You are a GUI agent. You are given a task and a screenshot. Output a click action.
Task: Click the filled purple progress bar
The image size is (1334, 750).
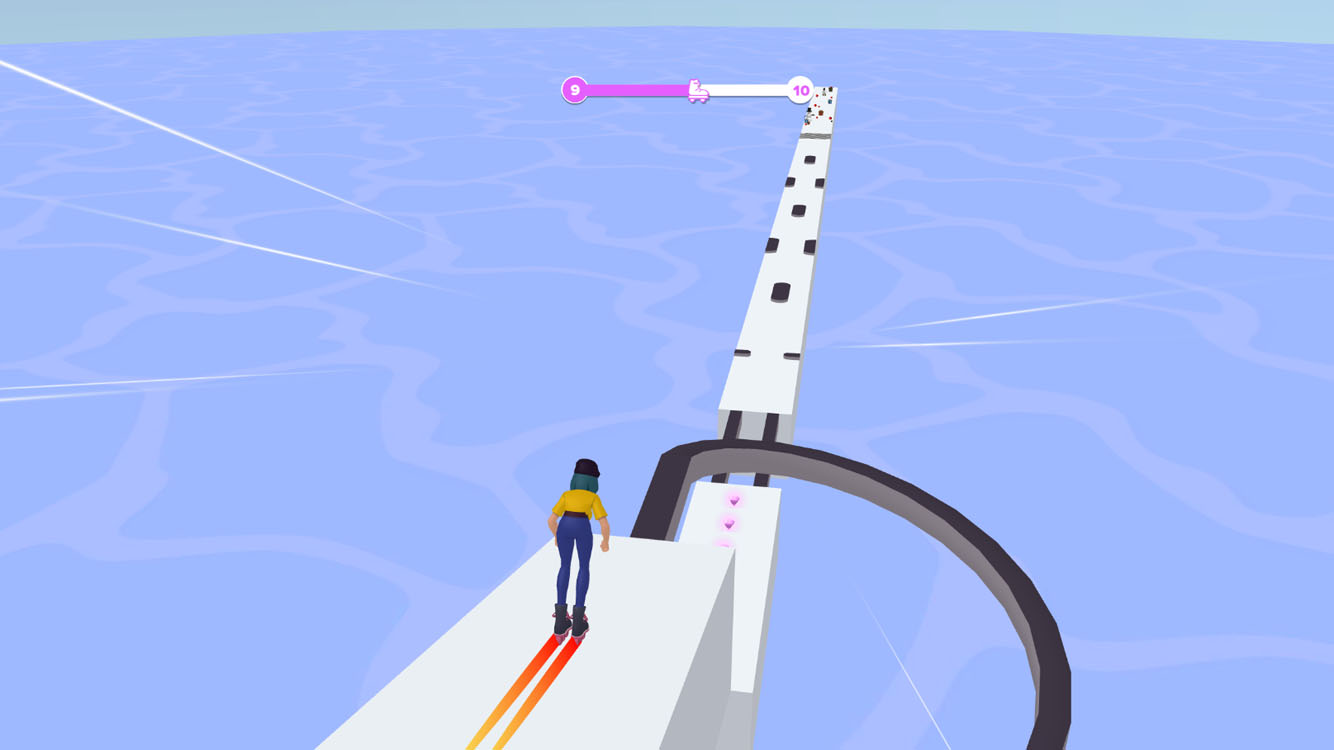pyautogui.click(x=640, y=88)
